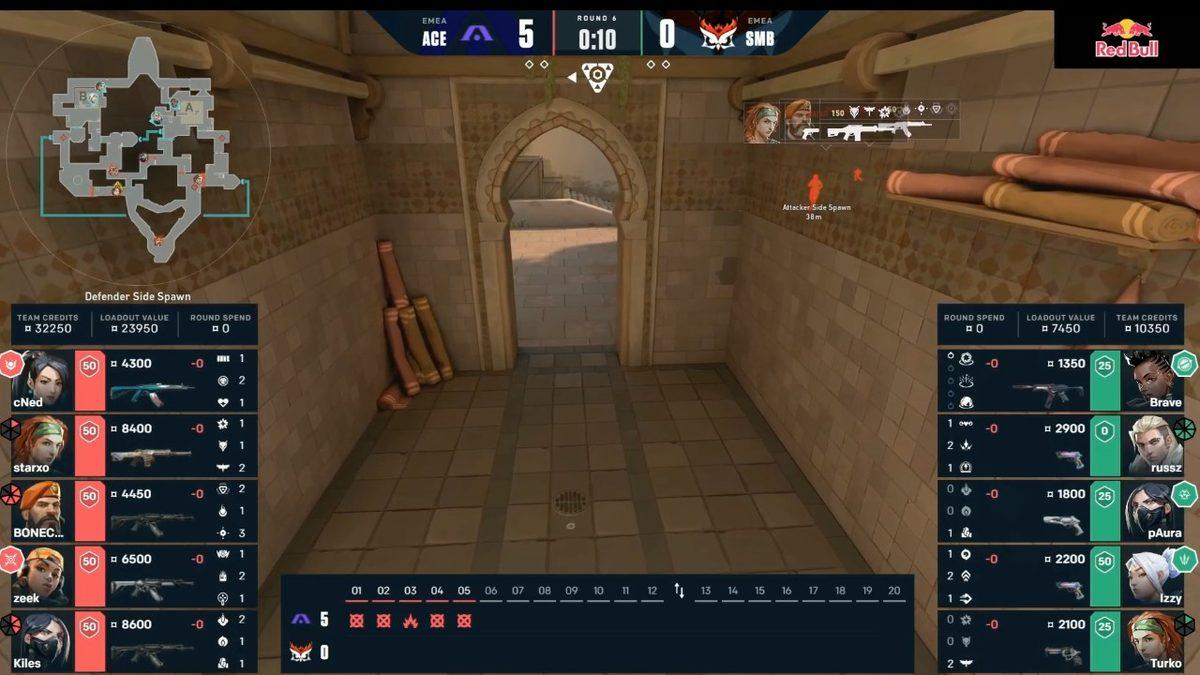
Task: Click the spike icon below the timer
Action: click(x=597, y=75)
